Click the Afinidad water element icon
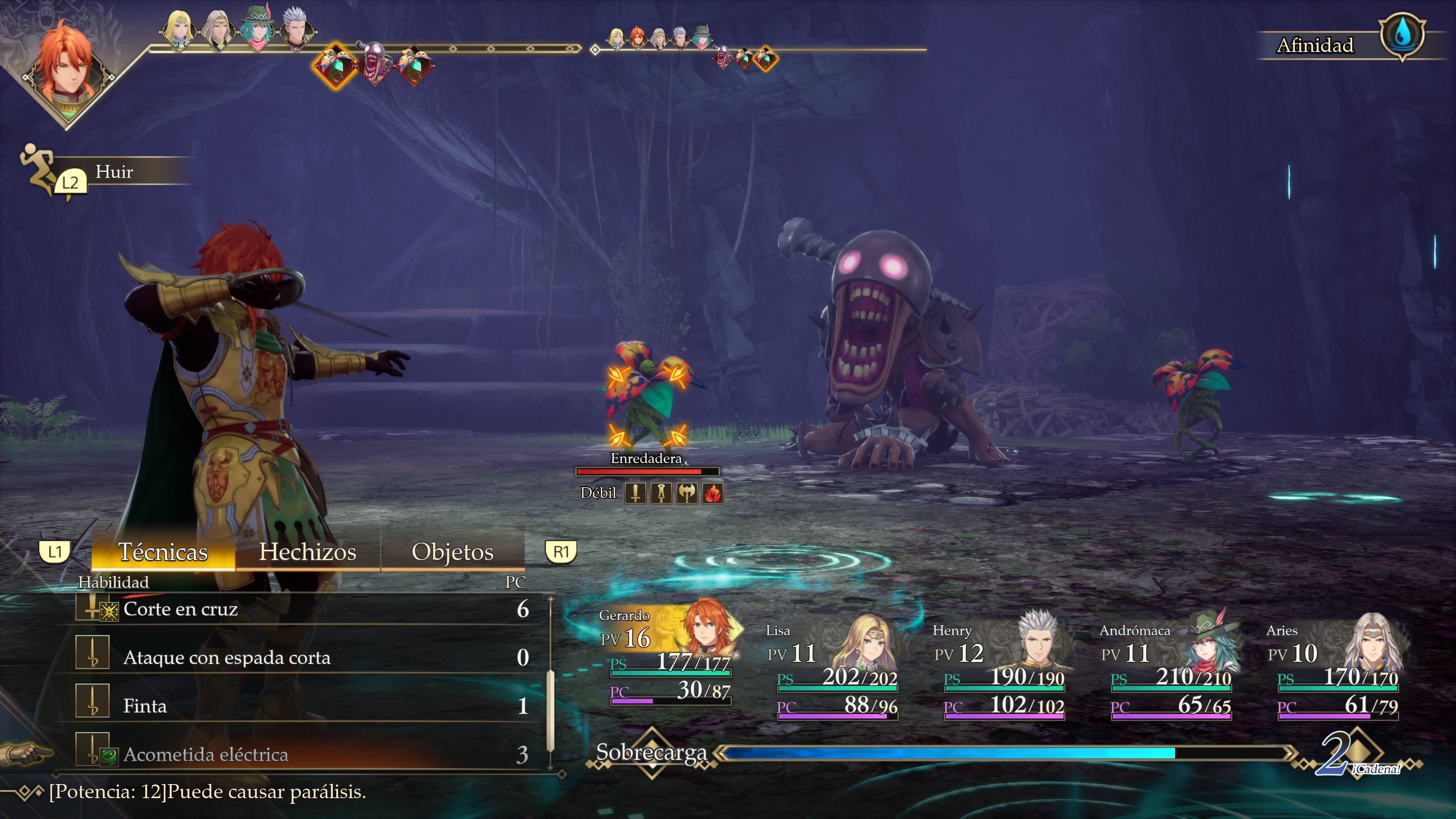This screenshot has width=1456, height=819. (x=1402, y=37)
